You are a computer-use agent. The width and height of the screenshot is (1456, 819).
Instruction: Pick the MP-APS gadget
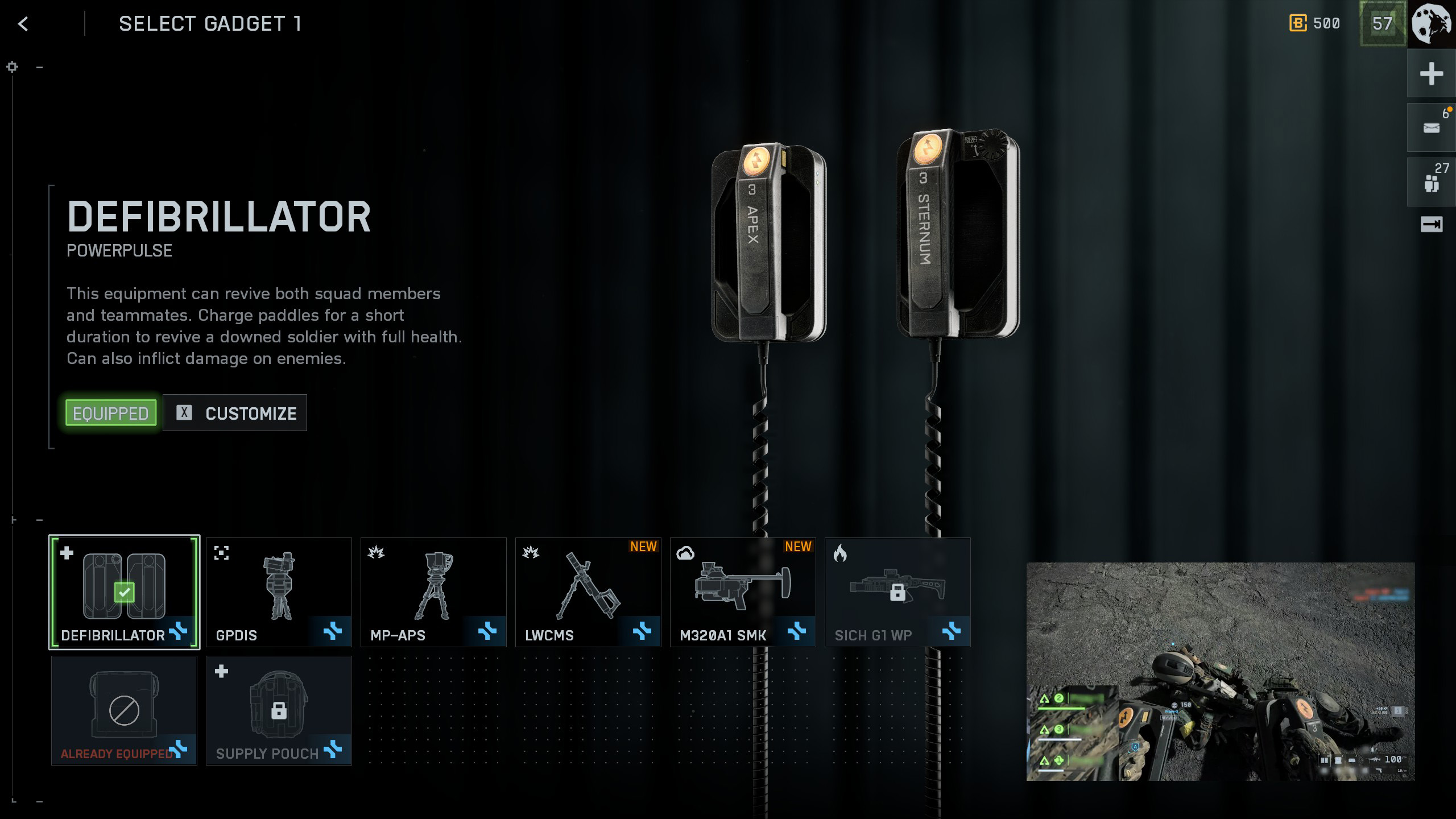coord(433,592)
